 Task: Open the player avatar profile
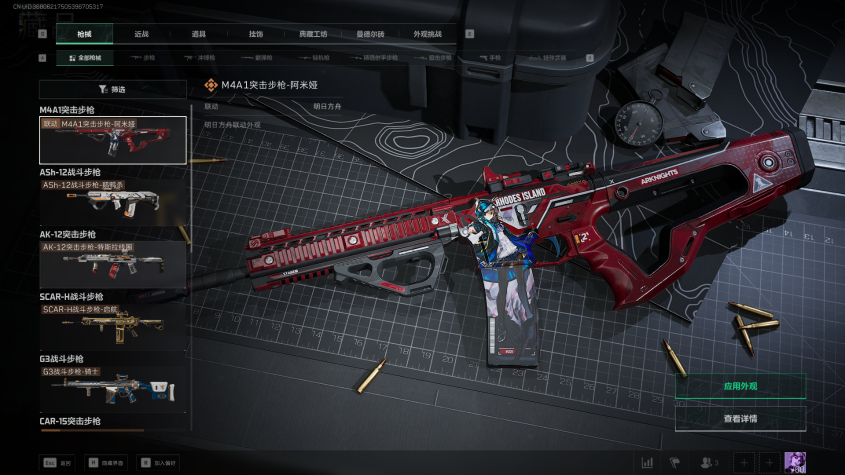pyautogui.click(x=795, y=462)
